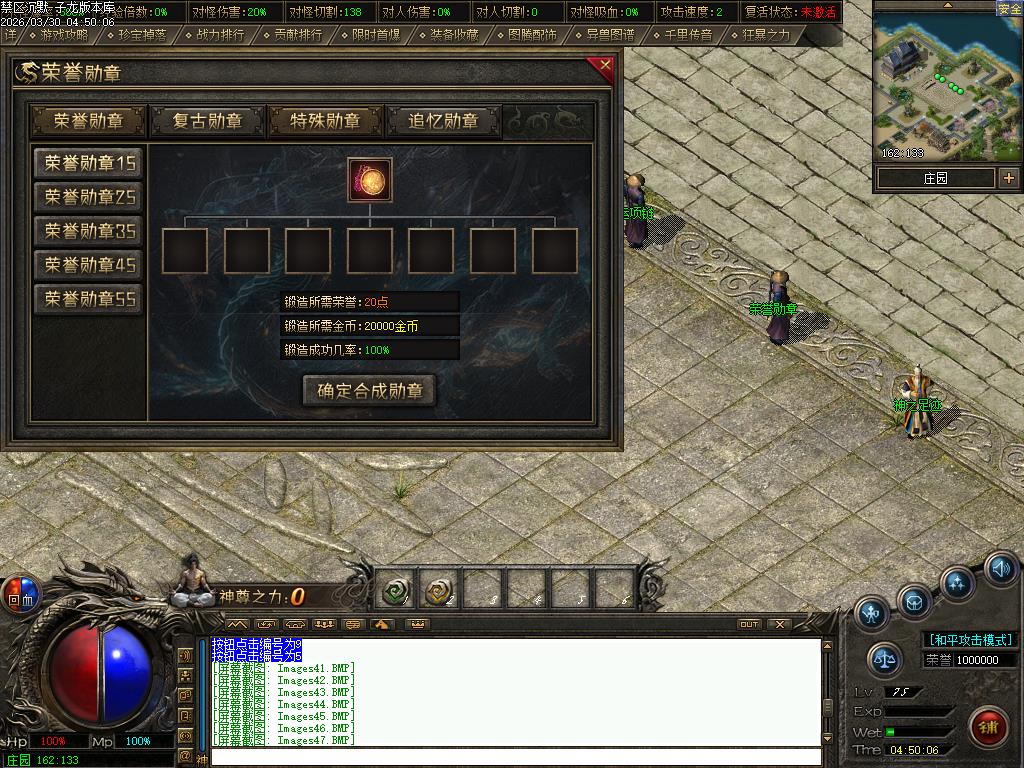Open the red 铺 shop button

pyautogui.click(x=989, y=725)
